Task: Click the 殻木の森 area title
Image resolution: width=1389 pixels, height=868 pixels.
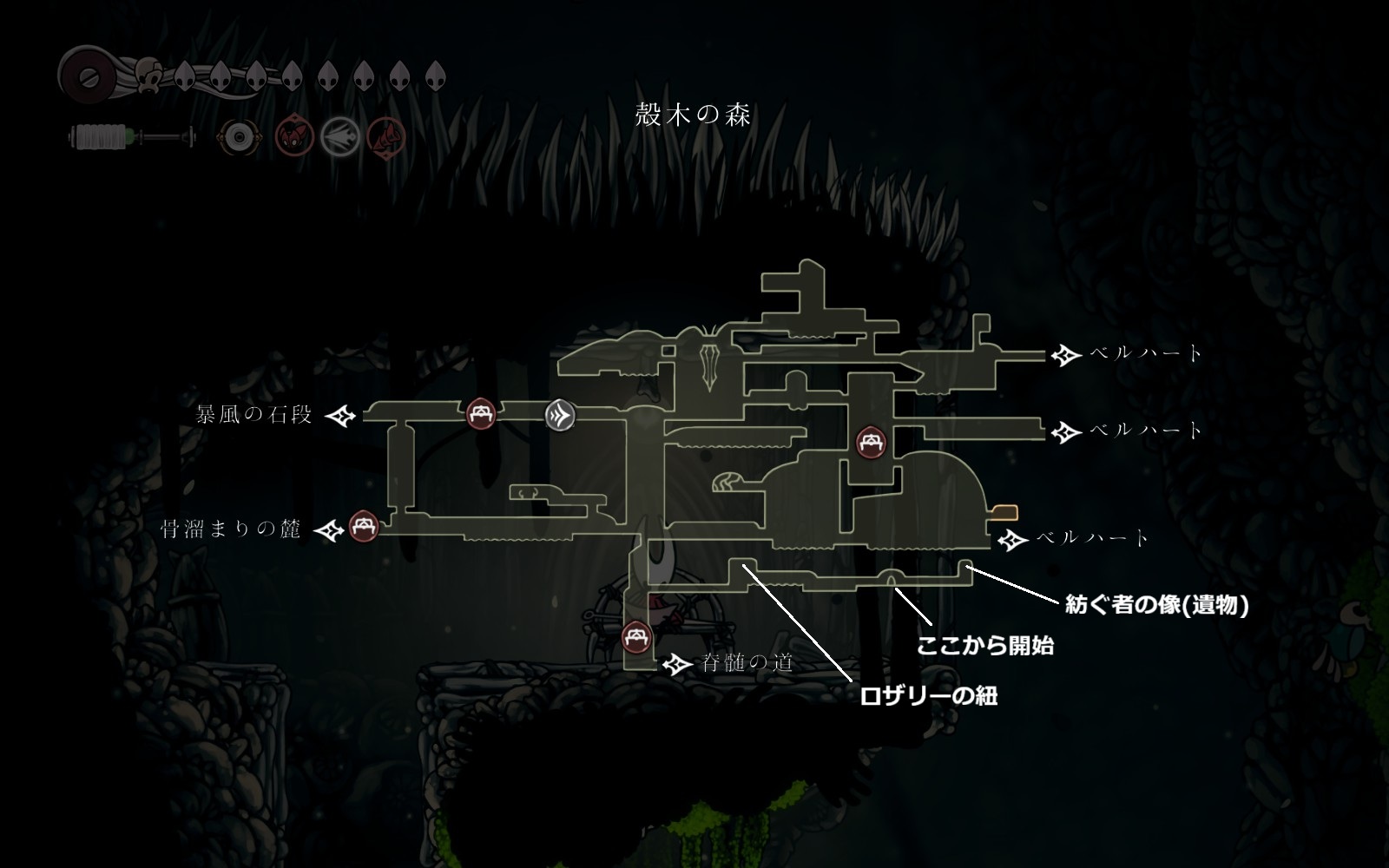Action: tap(693, 115)
